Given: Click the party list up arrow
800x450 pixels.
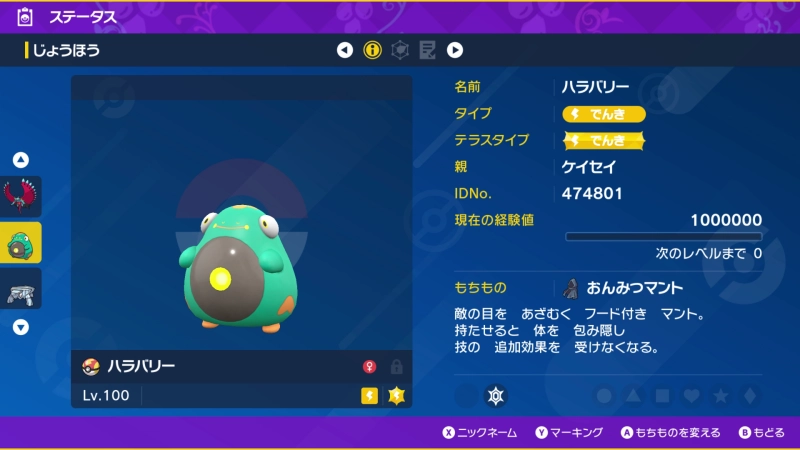Looking at the screenshot, I should 21,160.
